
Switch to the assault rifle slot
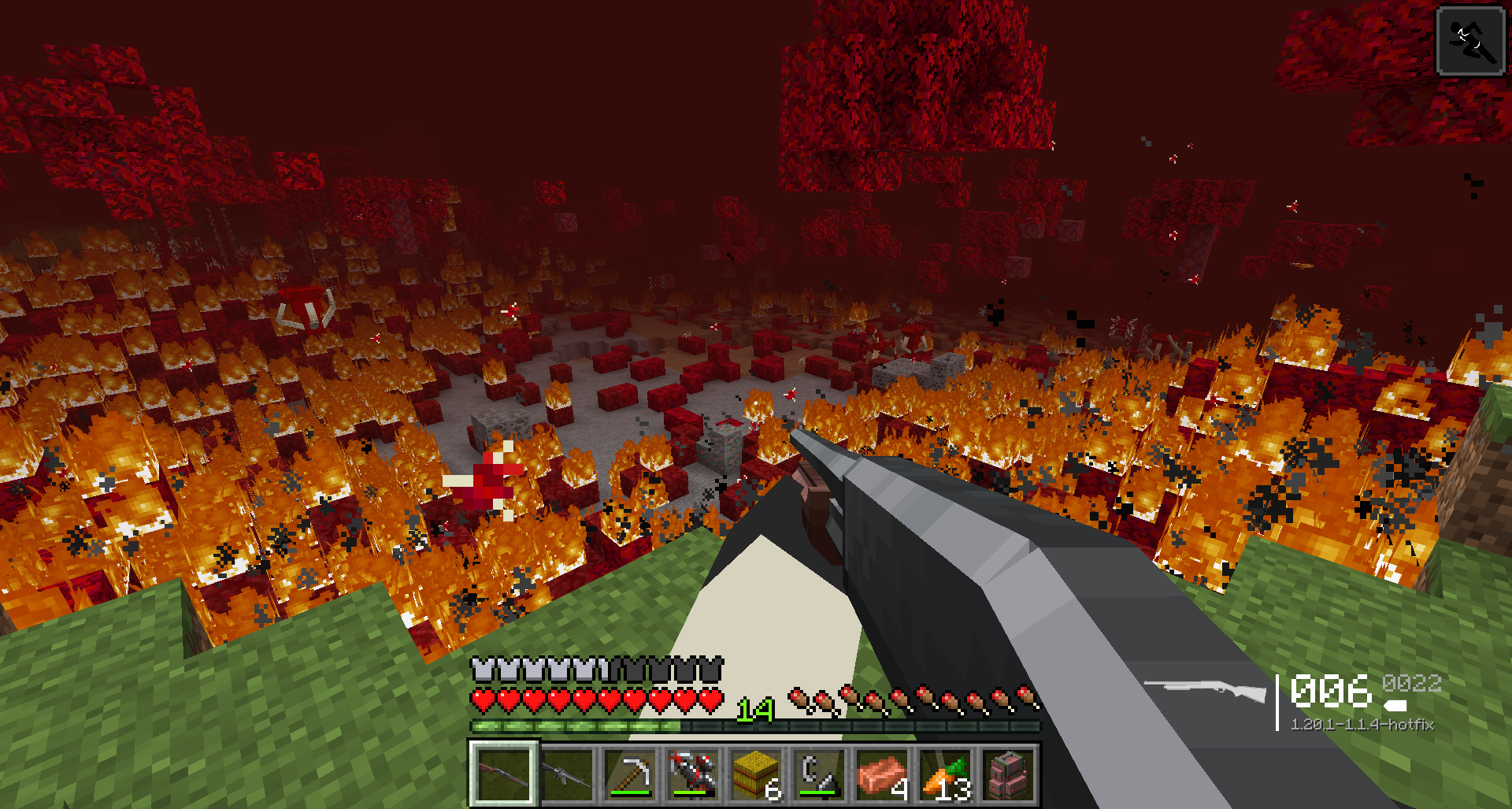point(567,774)
